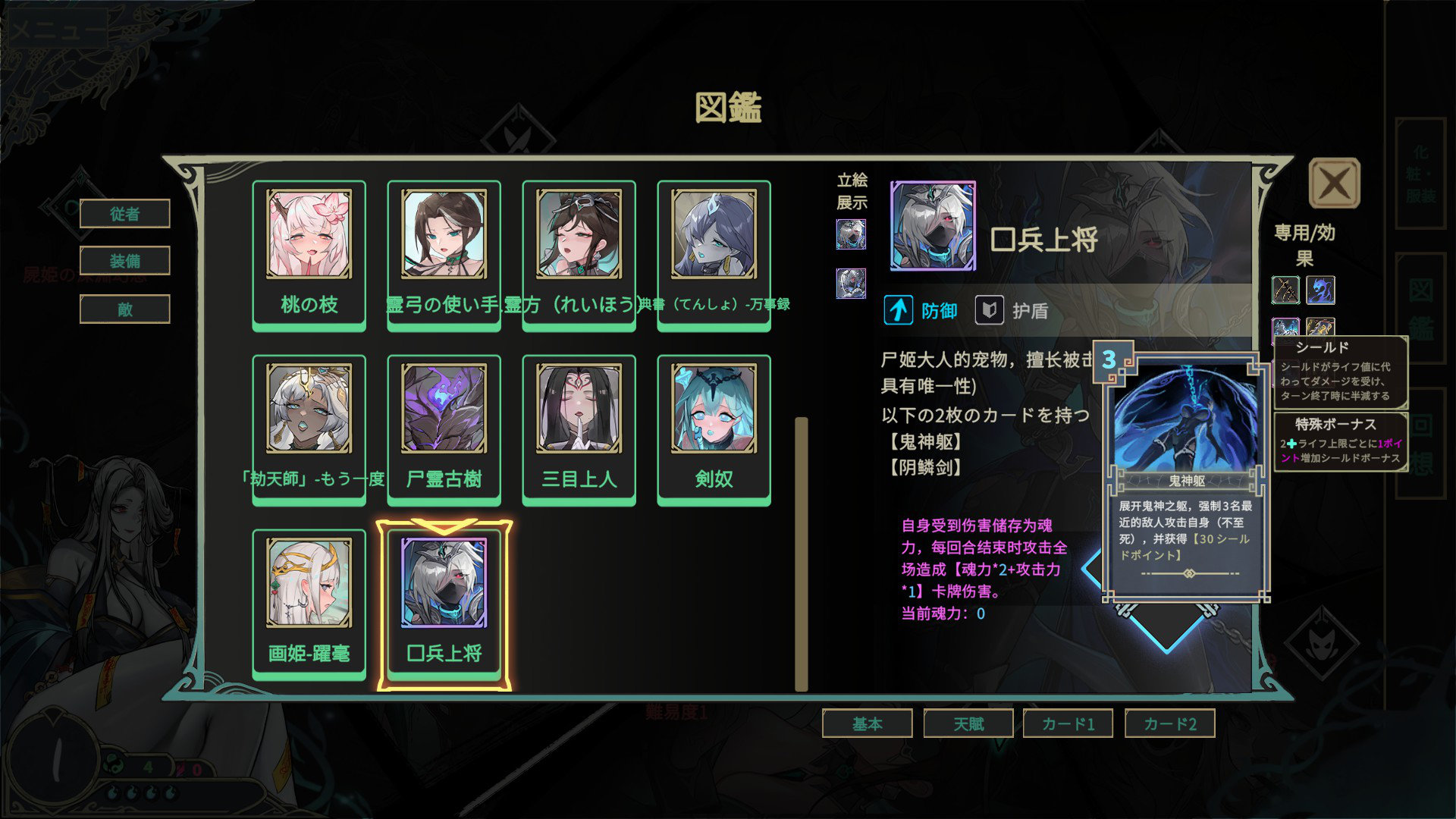Open the 装備 category
This screenshot has width=1456, height=819.
[x=124, y=262]
